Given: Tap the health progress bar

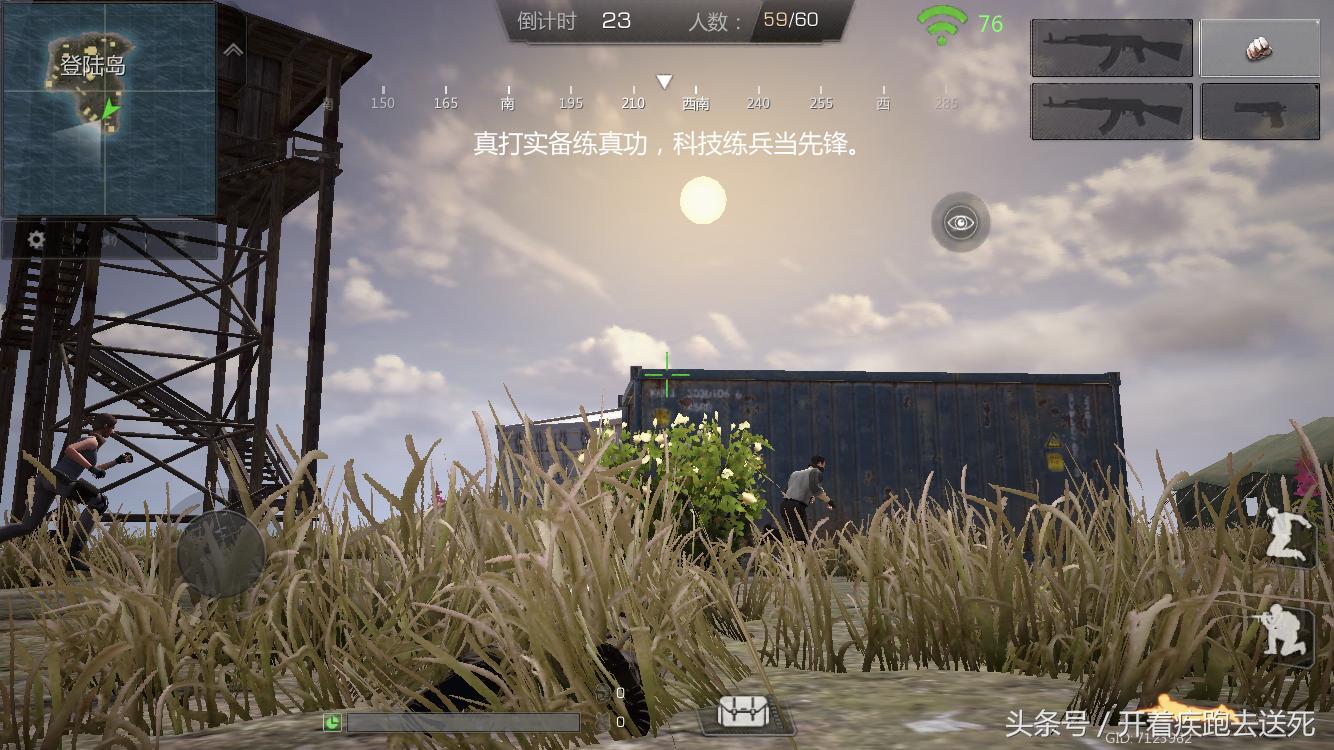Looking at the screenshot, I should coord(465,721).
